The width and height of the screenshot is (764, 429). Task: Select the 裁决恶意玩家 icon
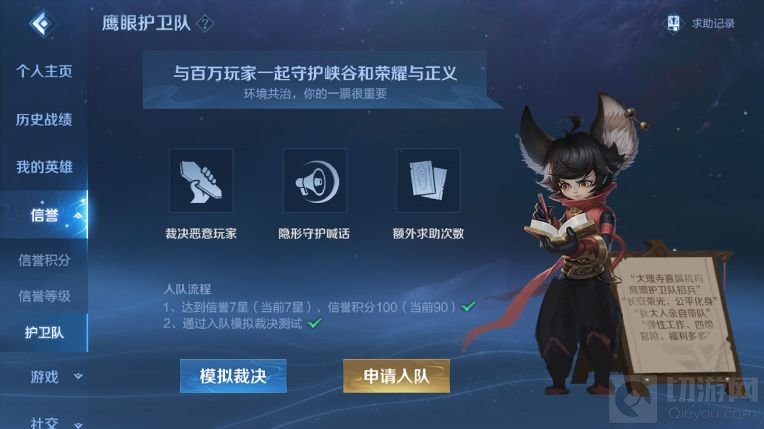click(x=201, y=181)
